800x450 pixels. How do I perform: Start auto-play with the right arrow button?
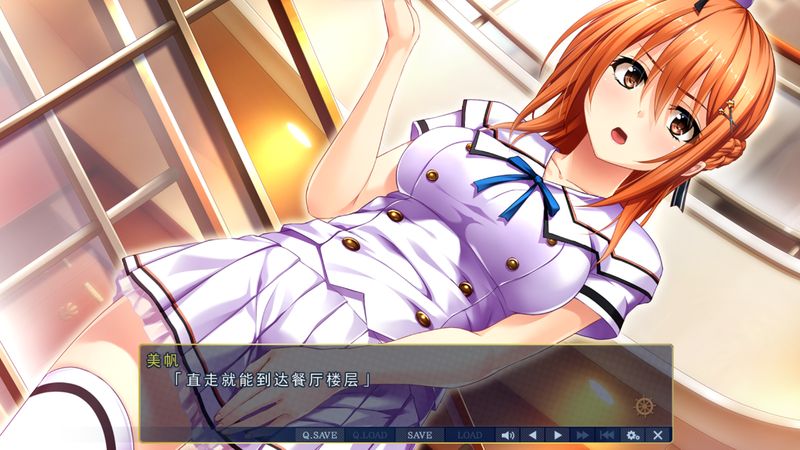pyautogui.click(x=557, y=435)
